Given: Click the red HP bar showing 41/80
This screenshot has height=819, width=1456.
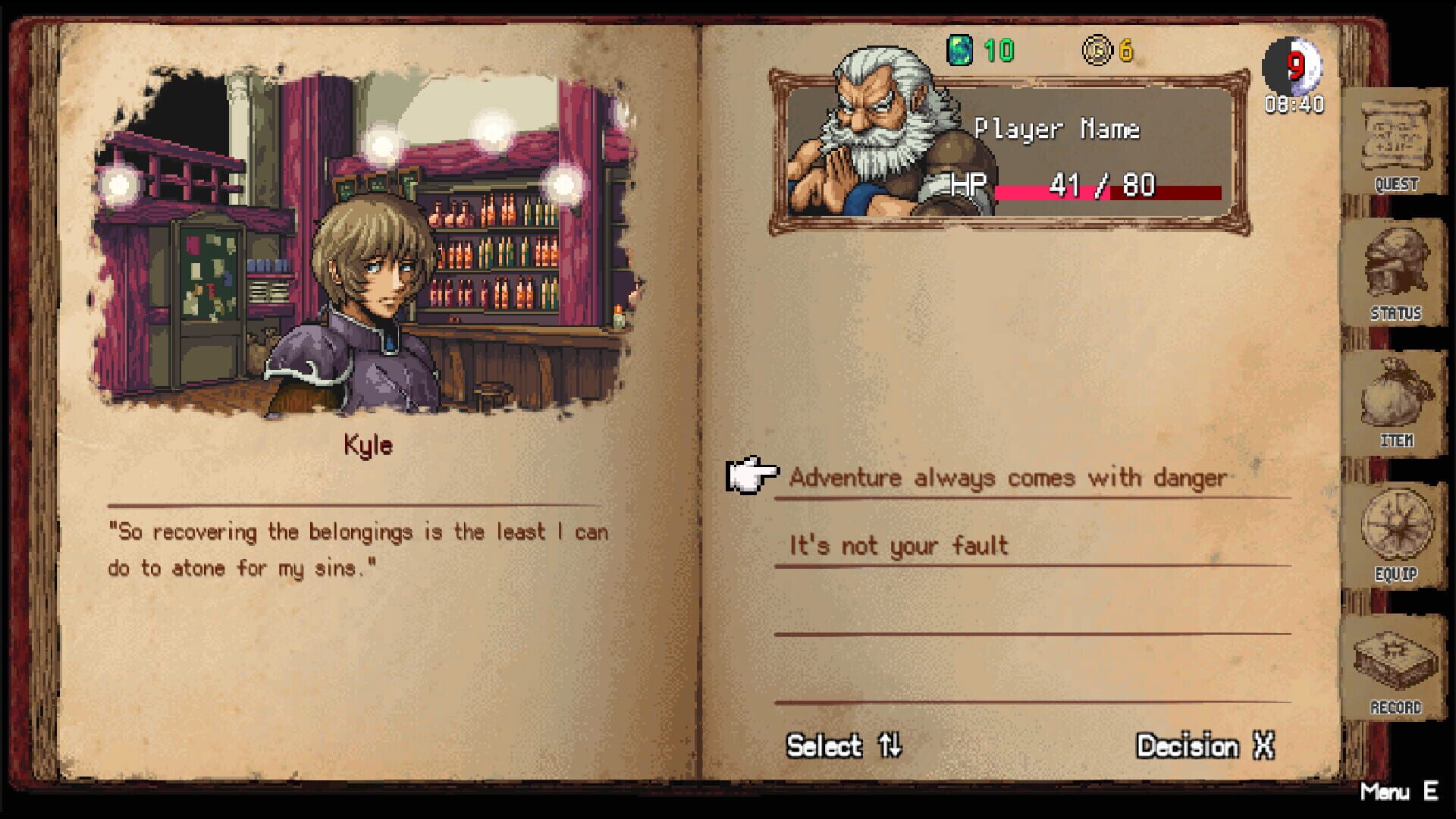Looking at the screenshot, I should click(1107, 190).
